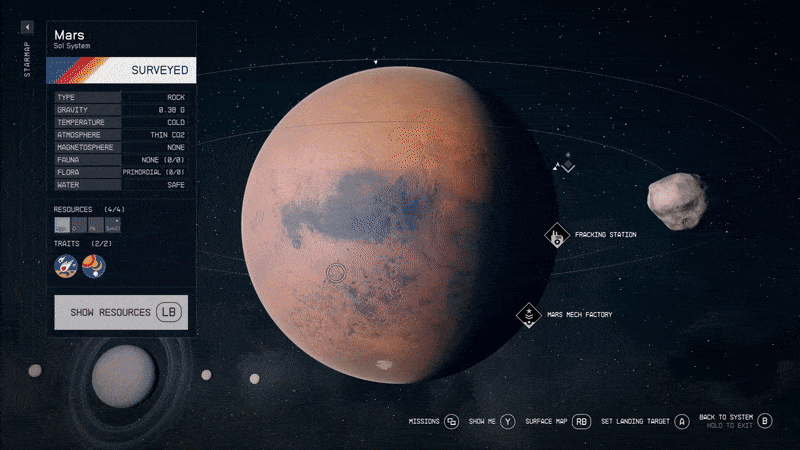Viewport: 800px width, 450px height.
Task: Click the Show Resources button
Action: (x=124, y=313)
